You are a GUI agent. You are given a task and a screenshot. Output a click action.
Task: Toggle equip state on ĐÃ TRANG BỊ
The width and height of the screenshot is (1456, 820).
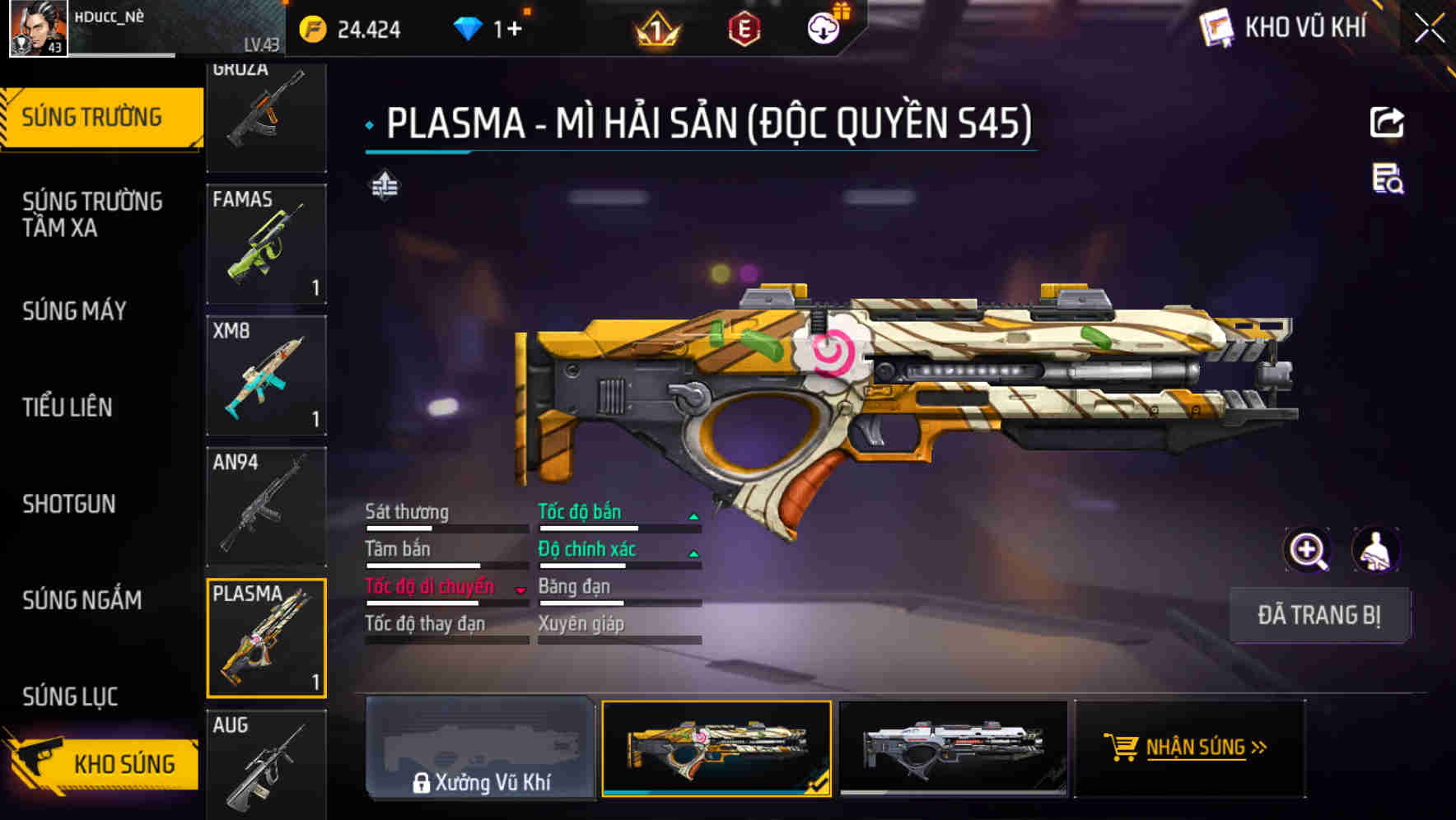click(1319, 615)
